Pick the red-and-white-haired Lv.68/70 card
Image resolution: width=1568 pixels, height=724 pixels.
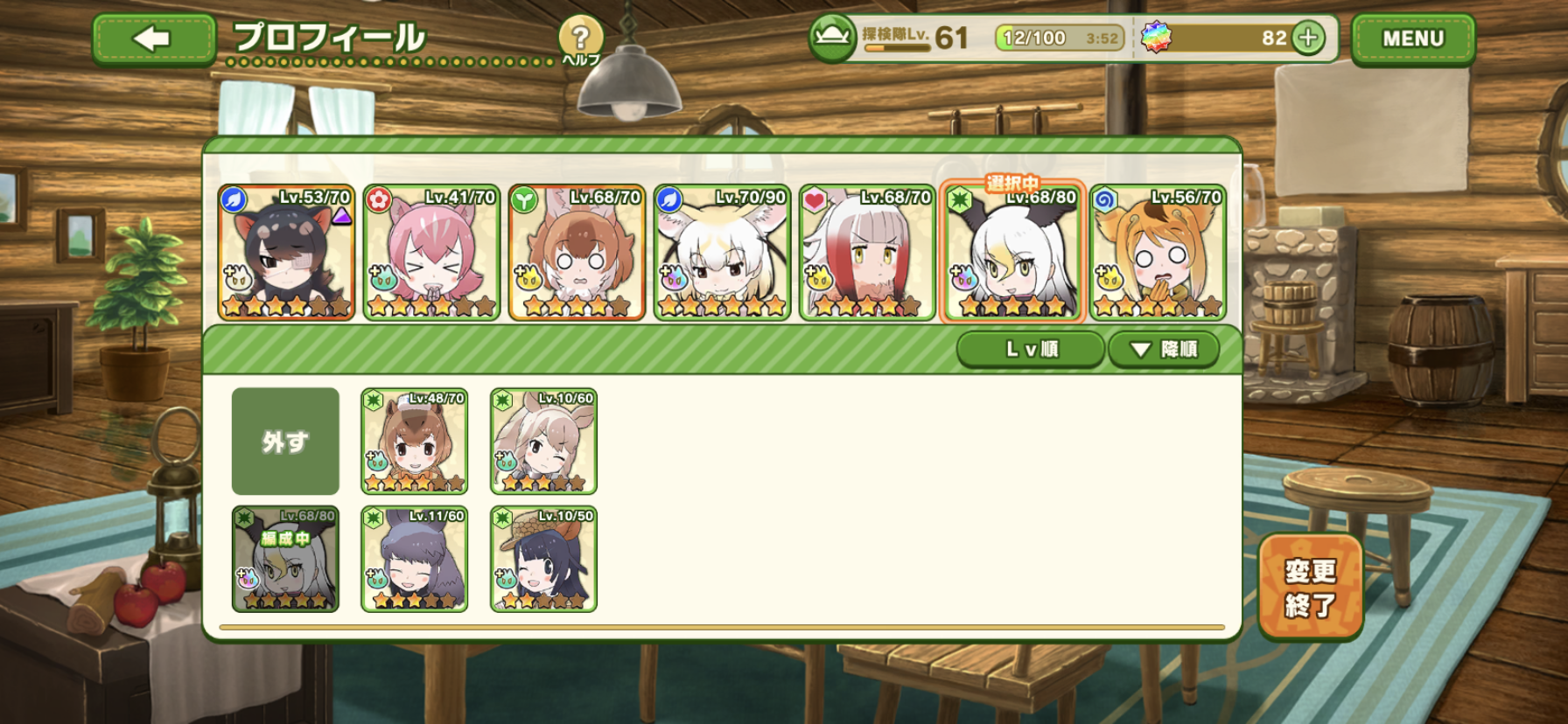tap(867, 253)
